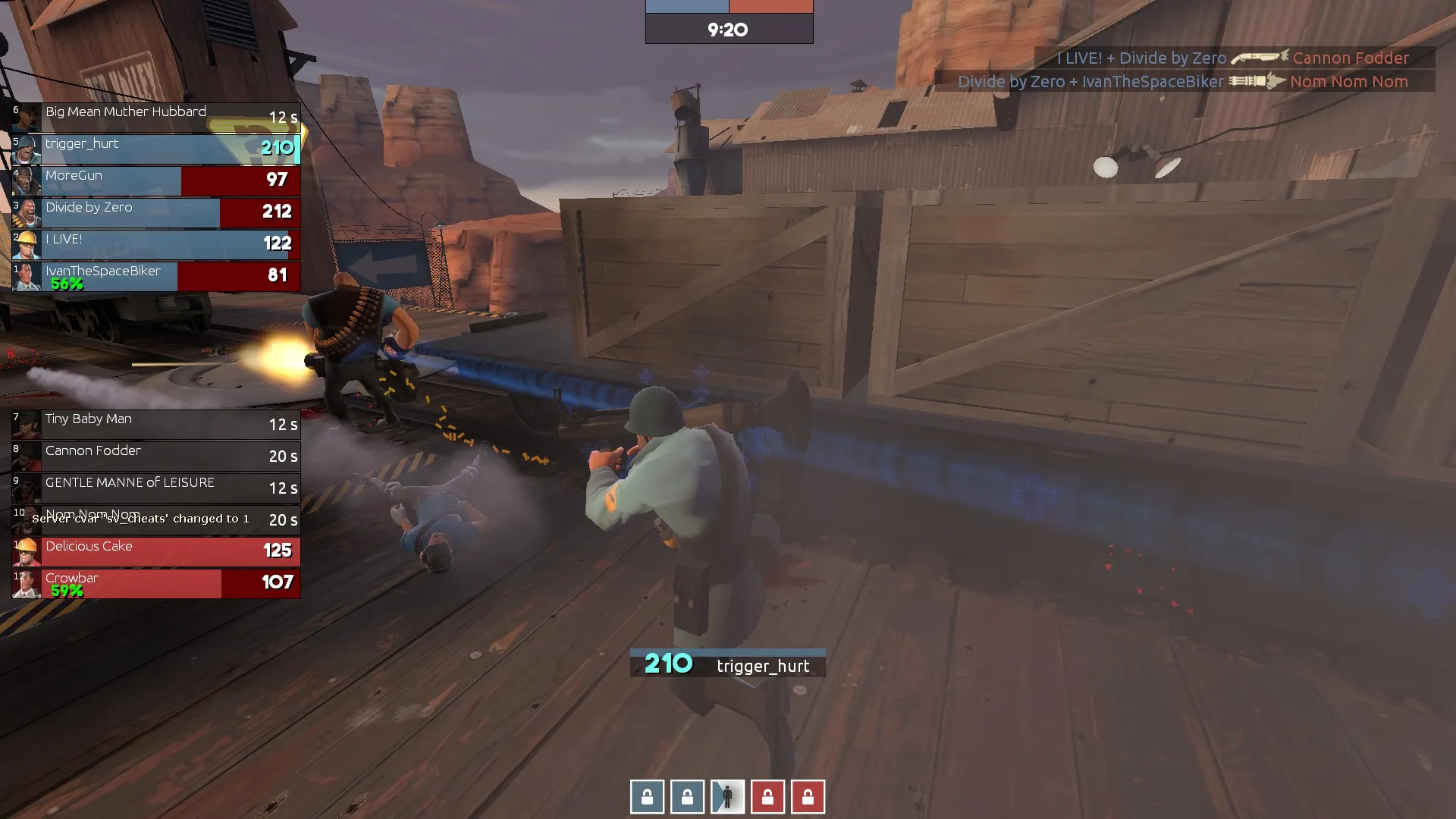Select GENTLE MANNE of LEISURE row

click(x=155, y=488)
